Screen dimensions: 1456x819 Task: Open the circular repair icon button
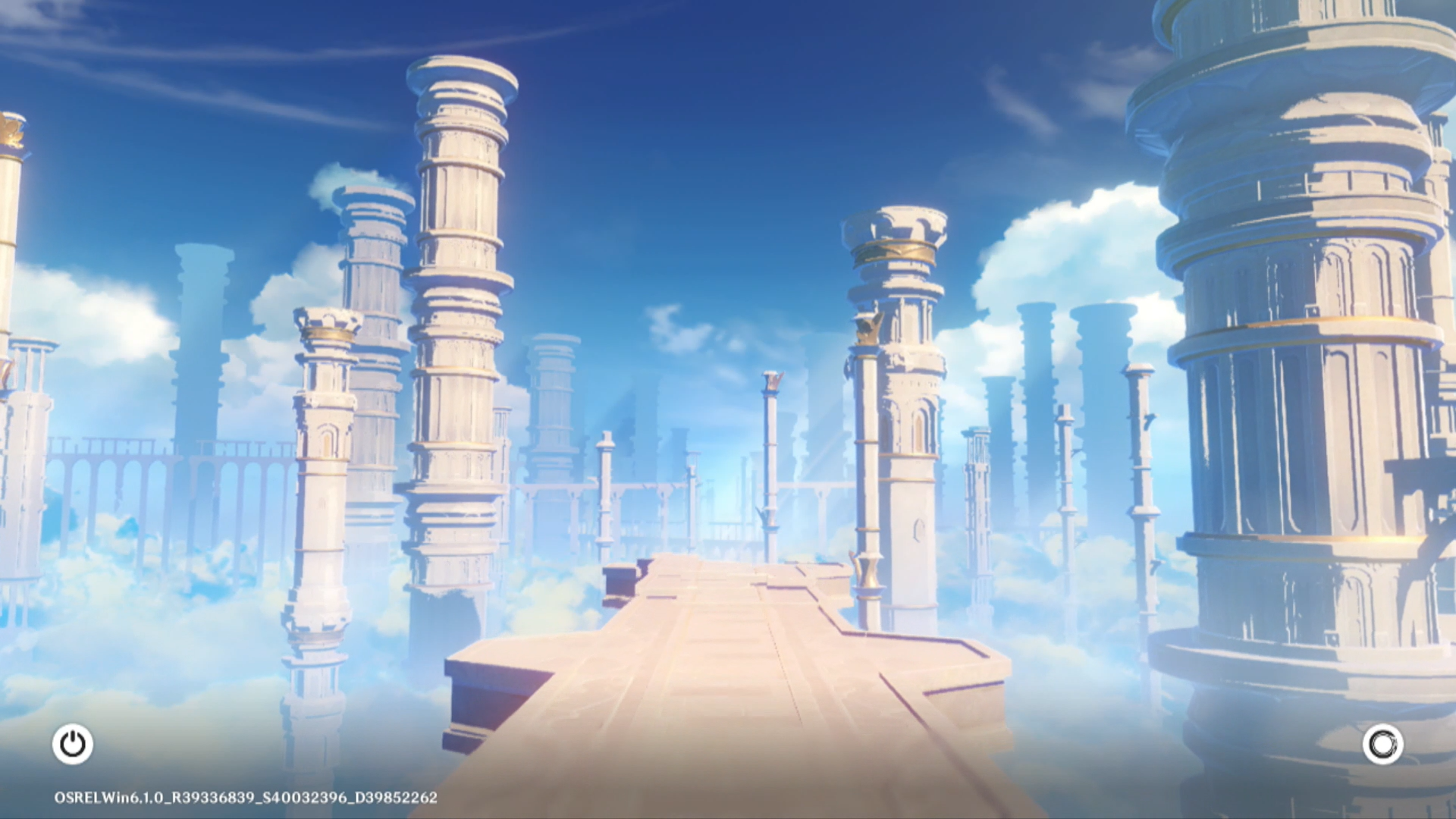click(1382, 744)
